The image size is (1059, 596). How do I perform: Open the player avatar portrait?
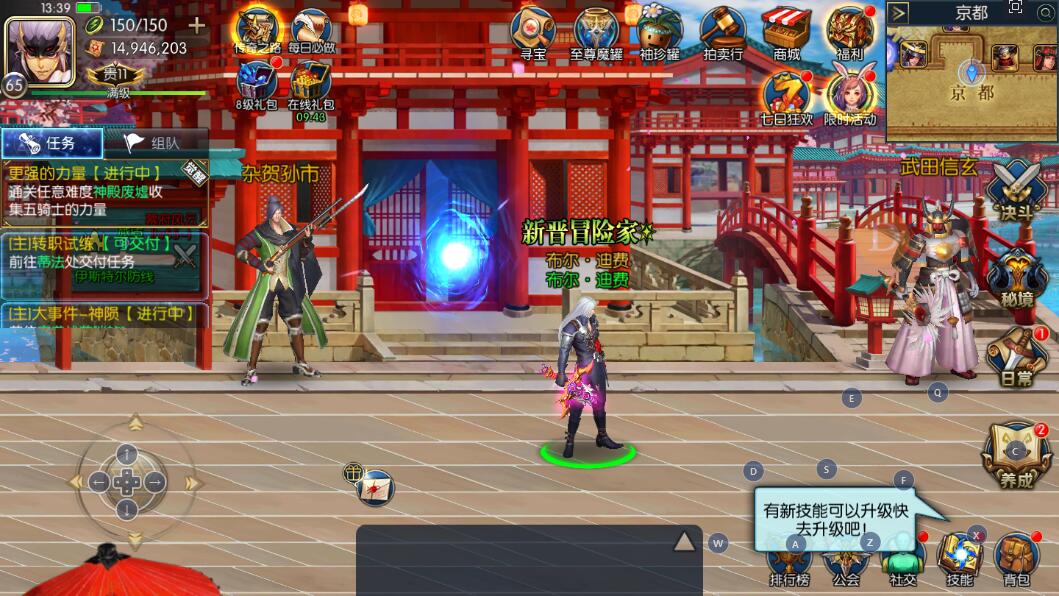[x=40, y=52]
